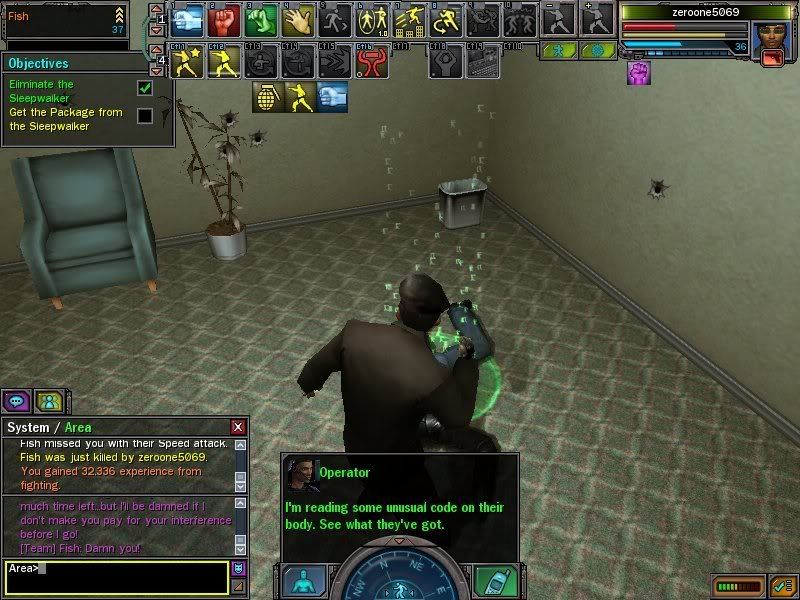Click the upper chat pane's scroll-up arrow
The width and height of the screenshot is (800, 600).
[x=240, y=446]
